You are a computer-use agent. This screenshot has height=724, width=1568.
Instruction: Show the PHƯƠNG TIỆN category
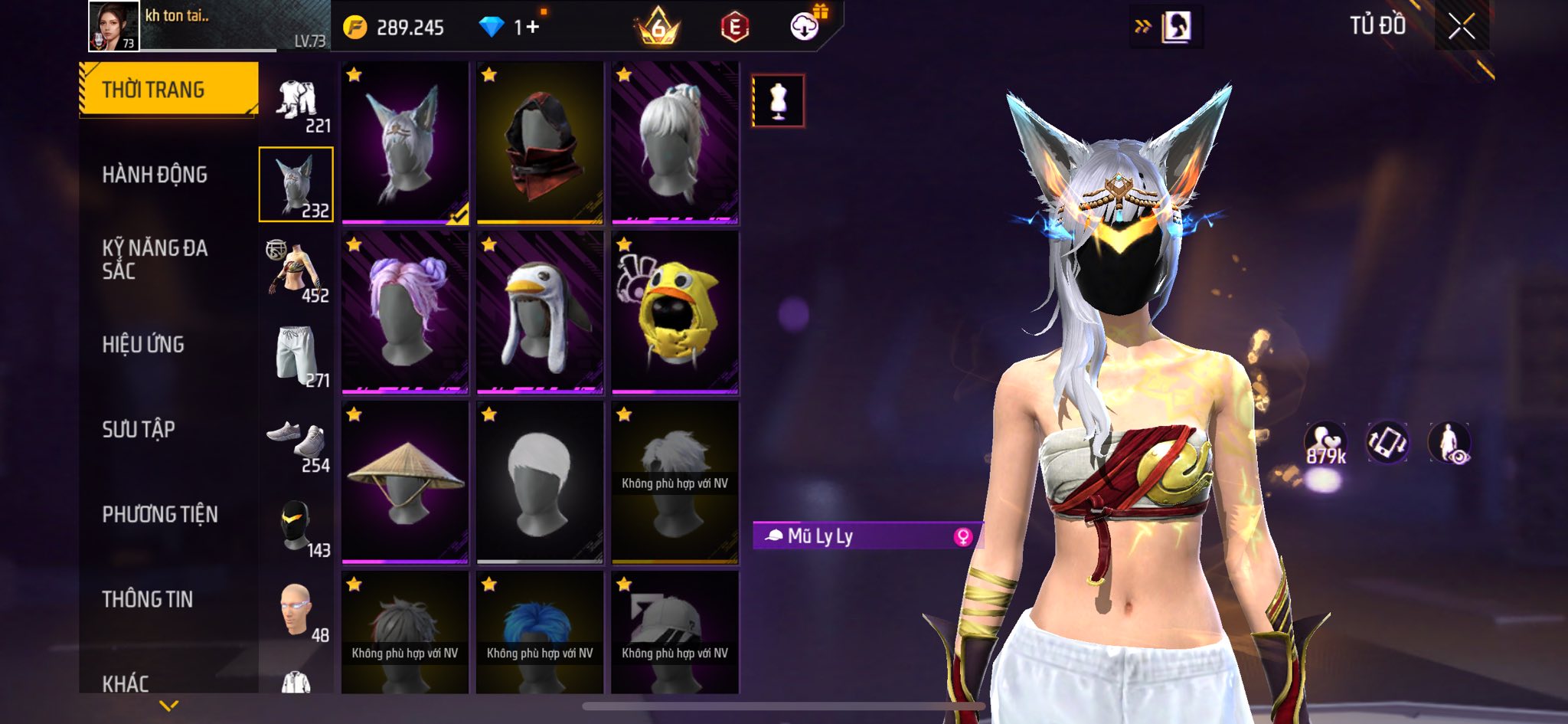pyautogui.click(x=160, y=514)
